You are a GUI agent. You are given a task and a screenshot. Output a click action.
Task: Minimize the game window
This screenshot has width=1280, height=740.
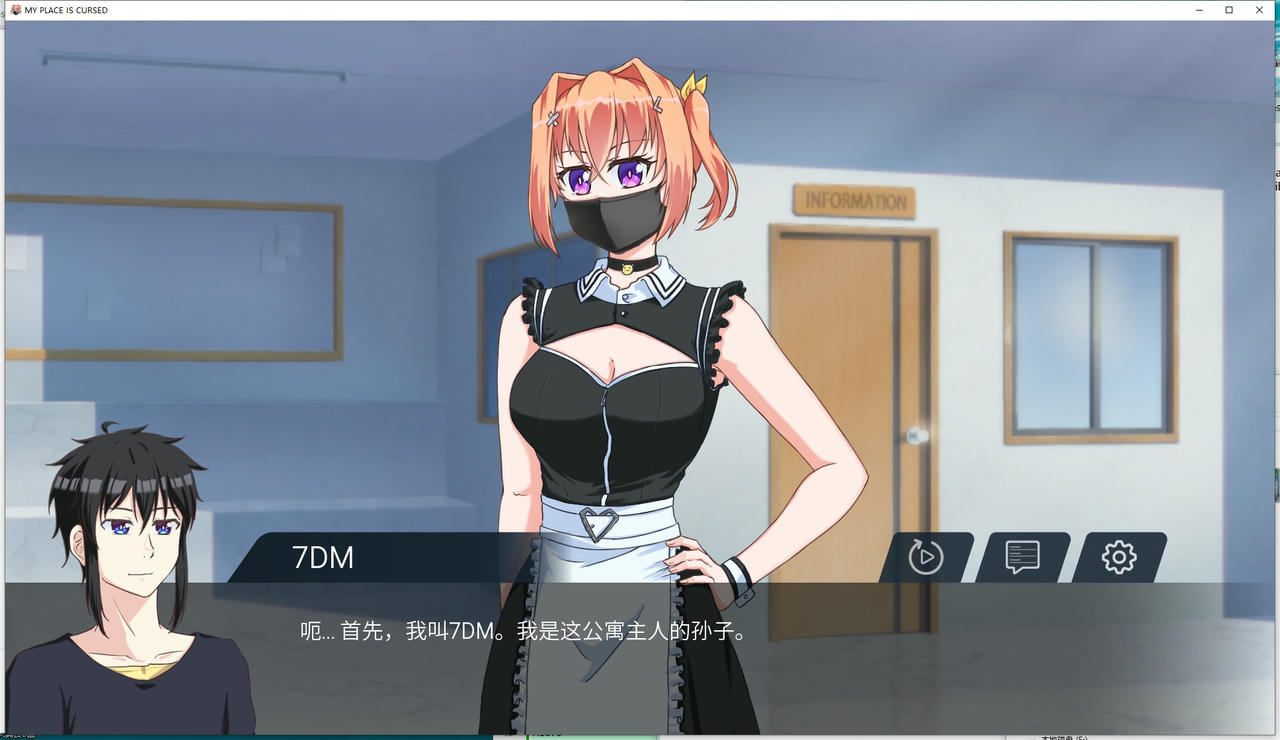[1198, 10]
